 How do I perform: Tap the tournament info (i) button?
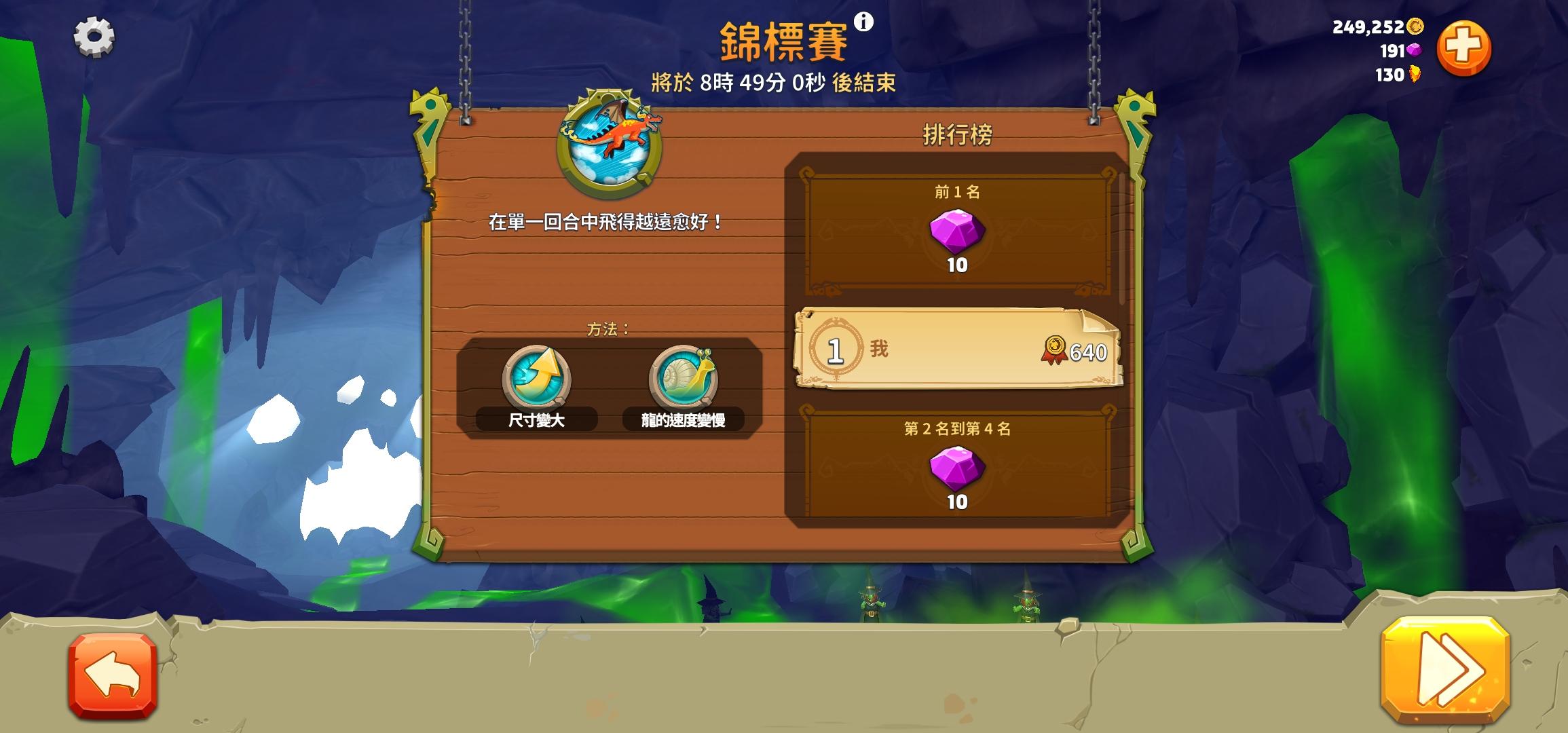863,22
